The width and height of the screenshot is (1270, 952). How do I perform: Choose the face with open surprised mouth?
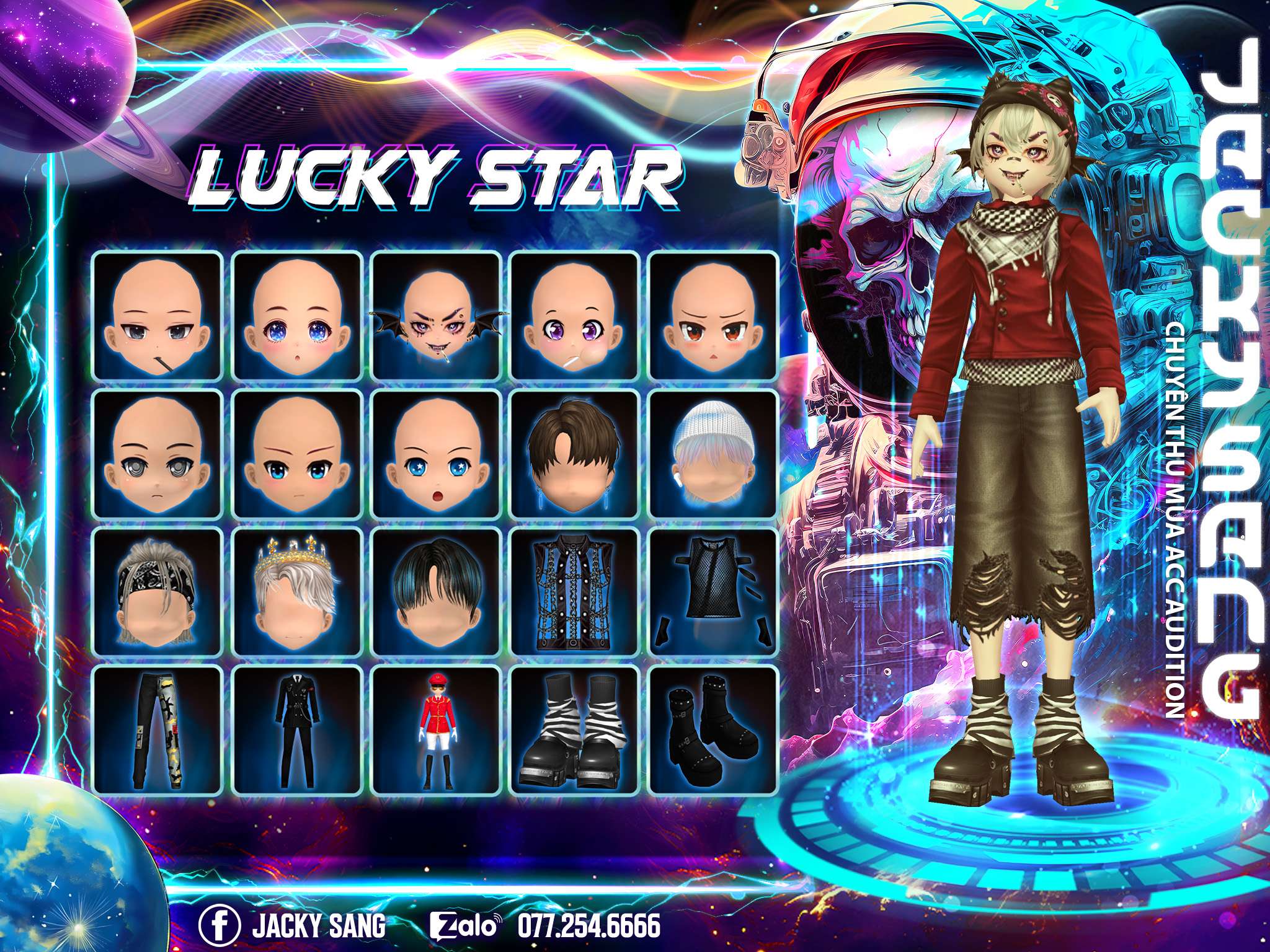pos(436,454)
